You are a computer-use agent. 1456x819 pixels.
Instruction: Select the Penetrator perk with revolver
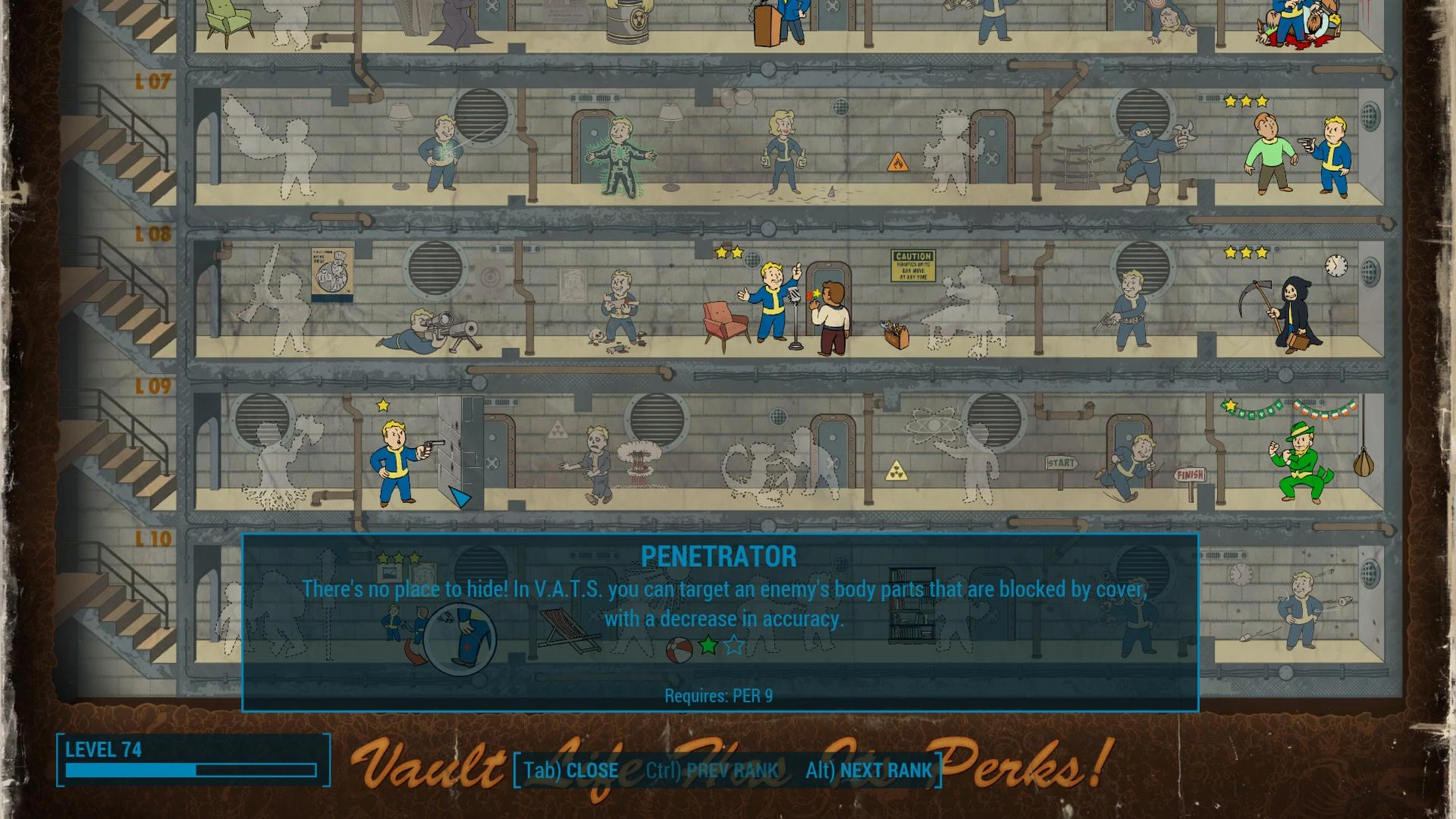click(398, 459)
